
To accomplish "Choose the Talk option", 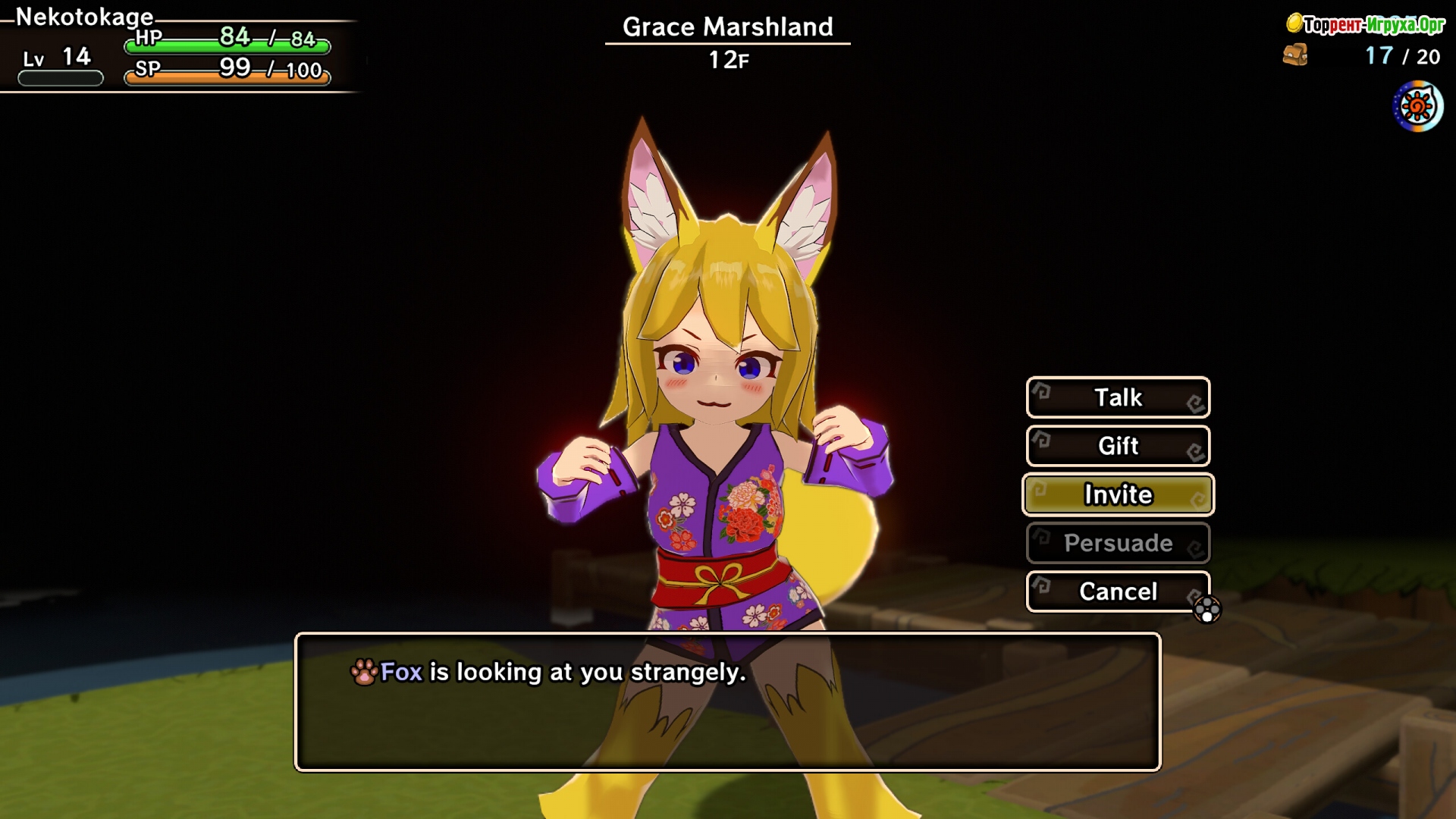I will point(1118,397).
